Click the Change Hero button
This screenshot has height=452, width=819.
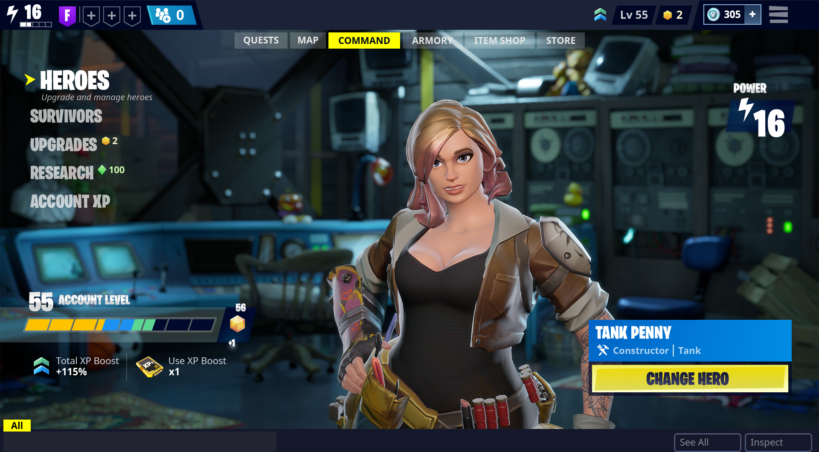click(689, 379)
